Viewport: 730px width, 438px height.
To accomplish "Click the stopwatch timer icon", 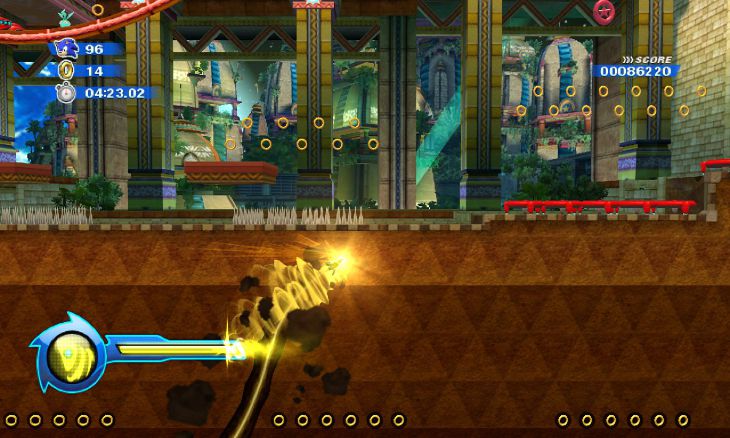I will pyautogui.click(x=67, y=93).
